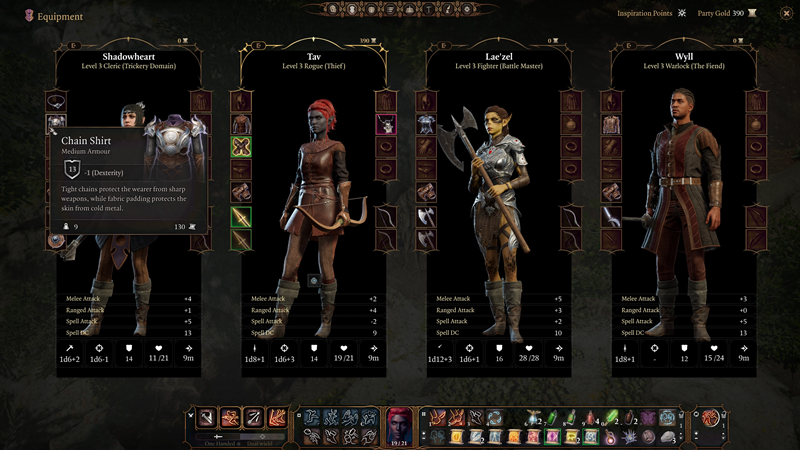Select Tav's amulet equipment slot
This screenshot has height=450, width=800.
(x=385, y=124)
